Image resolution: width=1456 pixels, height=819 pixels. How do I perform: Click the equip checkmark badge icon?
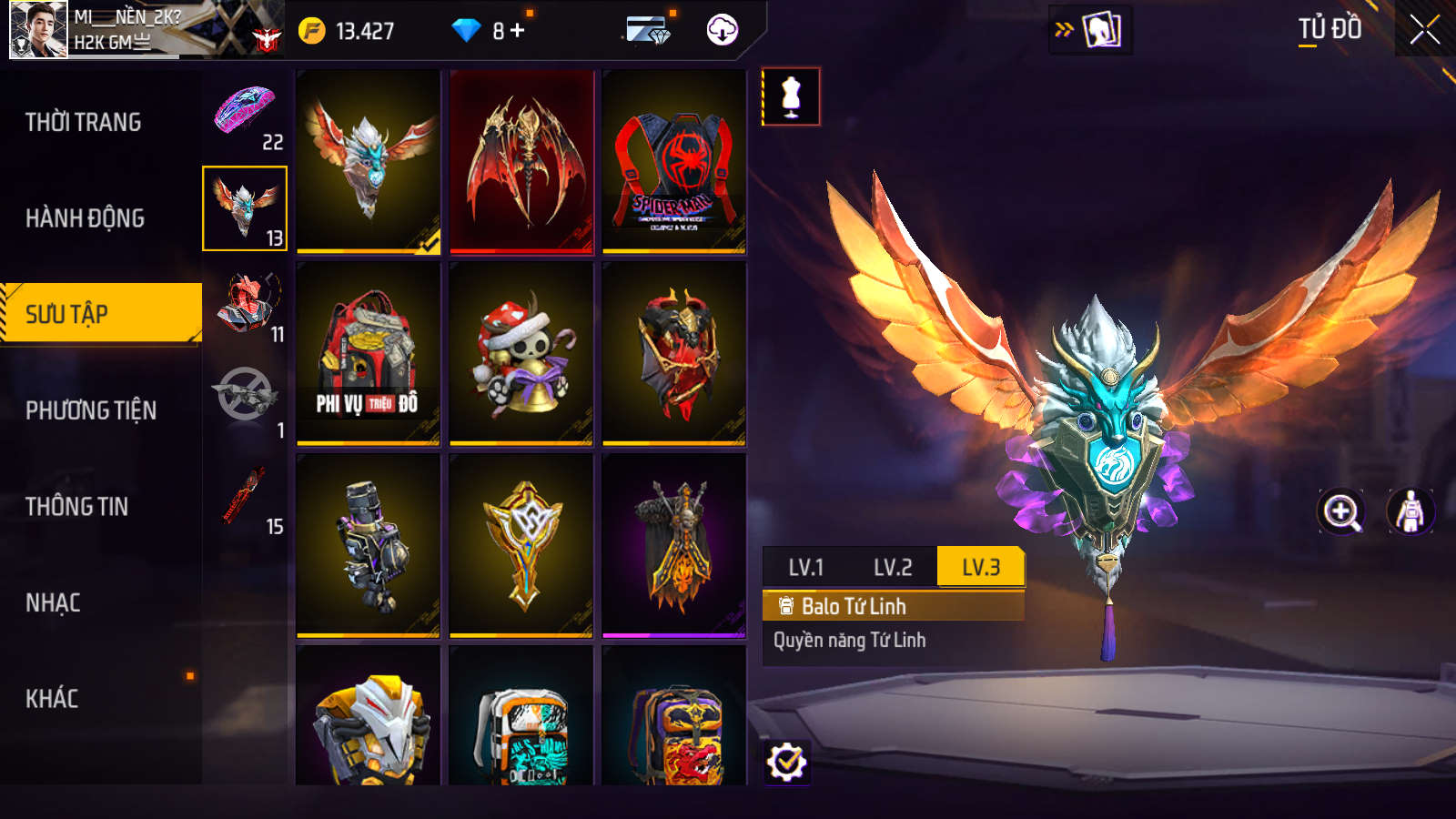tap(786, 762)
